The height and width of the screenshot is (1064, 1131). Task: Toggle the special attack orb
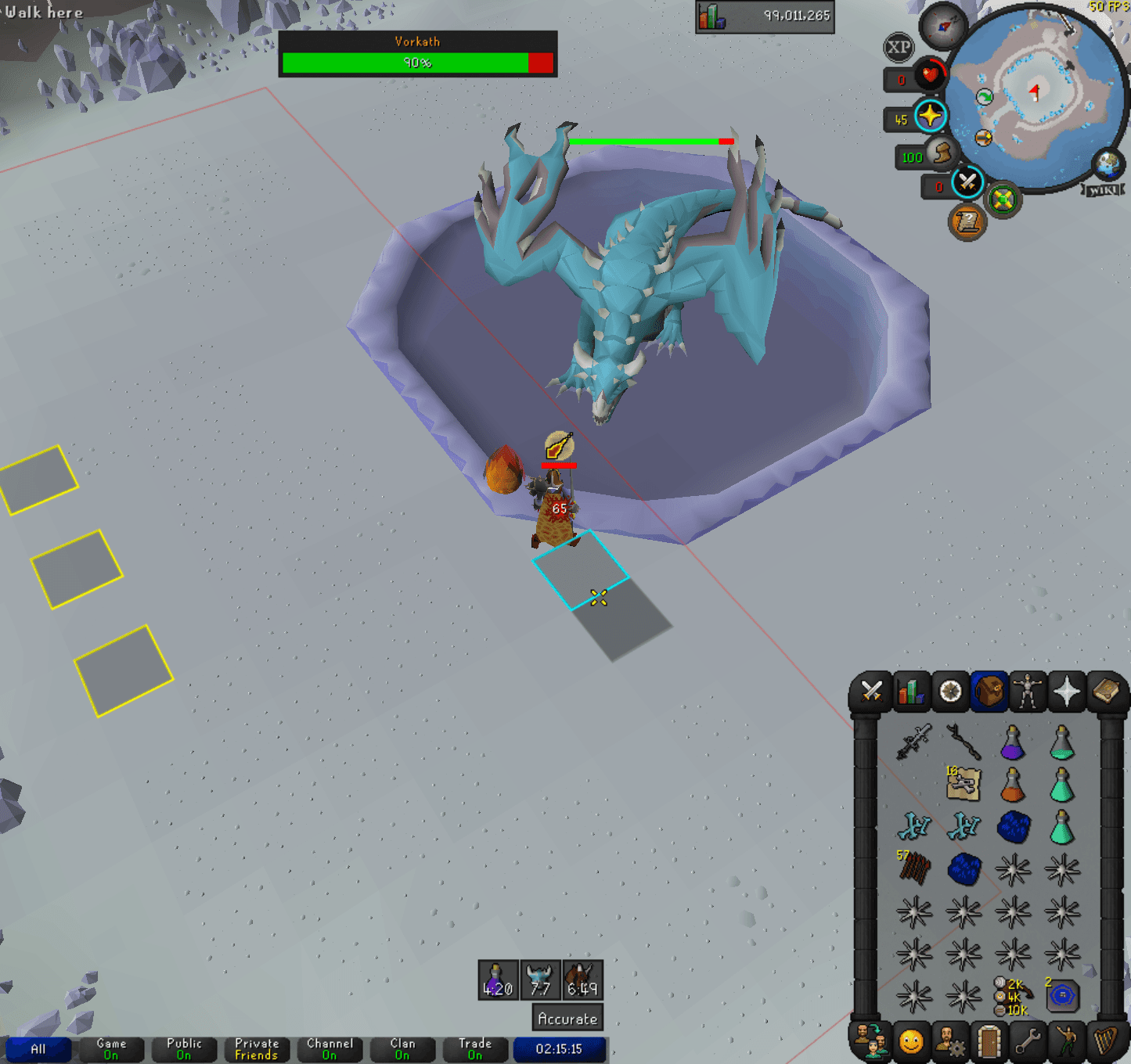click(x=966, y=182)
